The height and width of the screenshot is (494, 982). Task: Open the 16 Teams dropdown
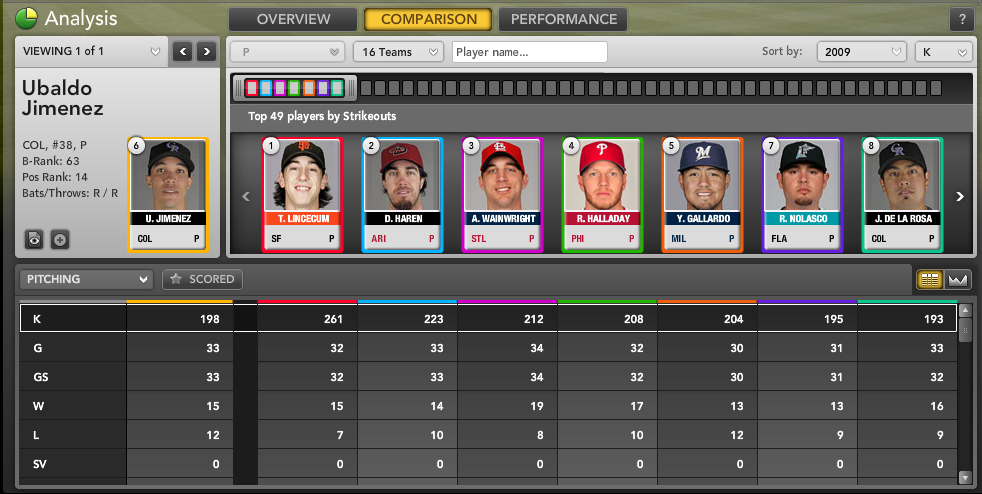[x=398, y=52]
